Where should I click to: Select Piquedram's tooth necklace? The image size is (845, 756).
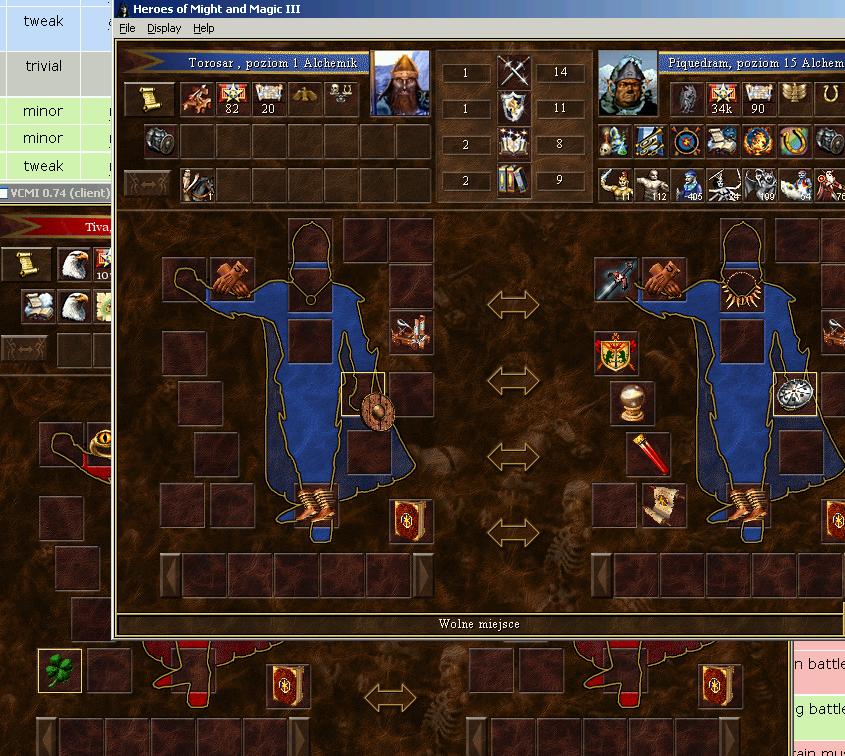pos(742,289)
